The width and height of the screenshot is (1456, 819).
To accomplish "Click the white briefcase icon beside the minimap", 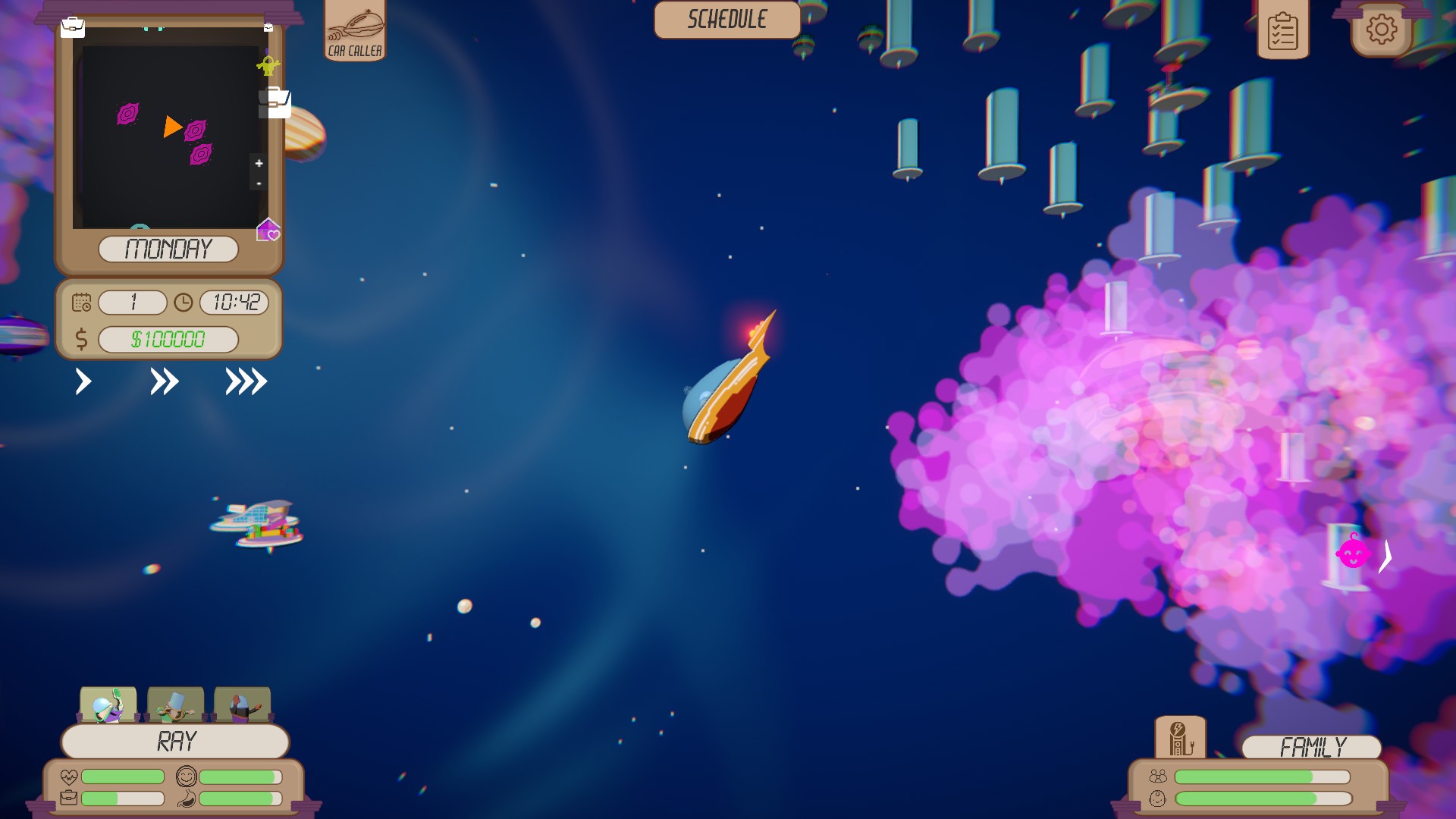I will pyautogui.click(x=275, y=102).
